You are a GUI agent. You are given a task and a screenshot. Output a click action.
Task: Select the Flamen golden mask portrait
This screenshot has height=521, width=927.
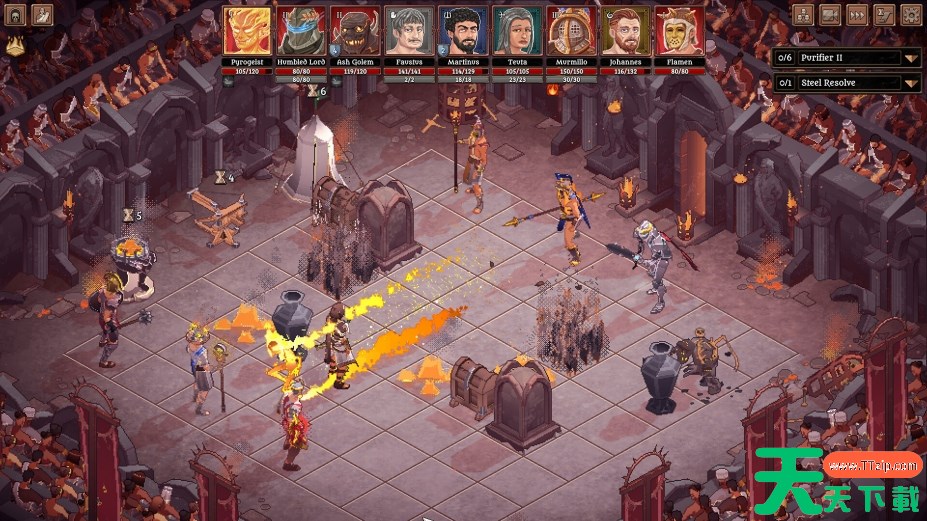click(679, 31)
